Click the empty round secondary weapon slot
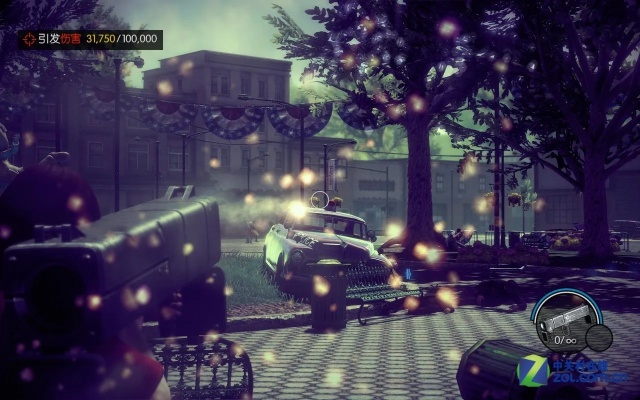This screenshot has height=400, width=640. tap(599, 337)
